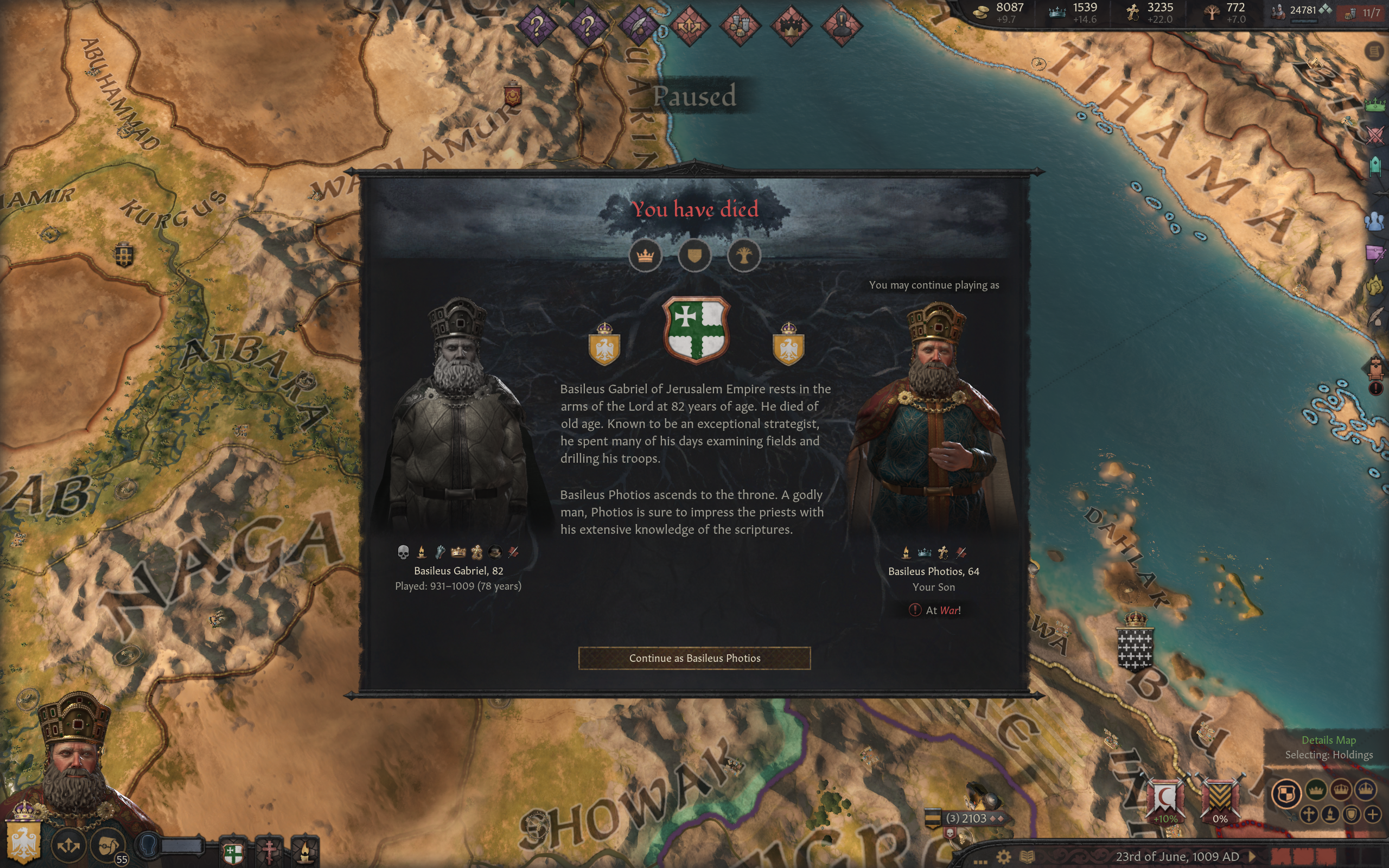Continue as Basileus Photios
This screenshot has width=1389, height=868.
coord(694,658)
